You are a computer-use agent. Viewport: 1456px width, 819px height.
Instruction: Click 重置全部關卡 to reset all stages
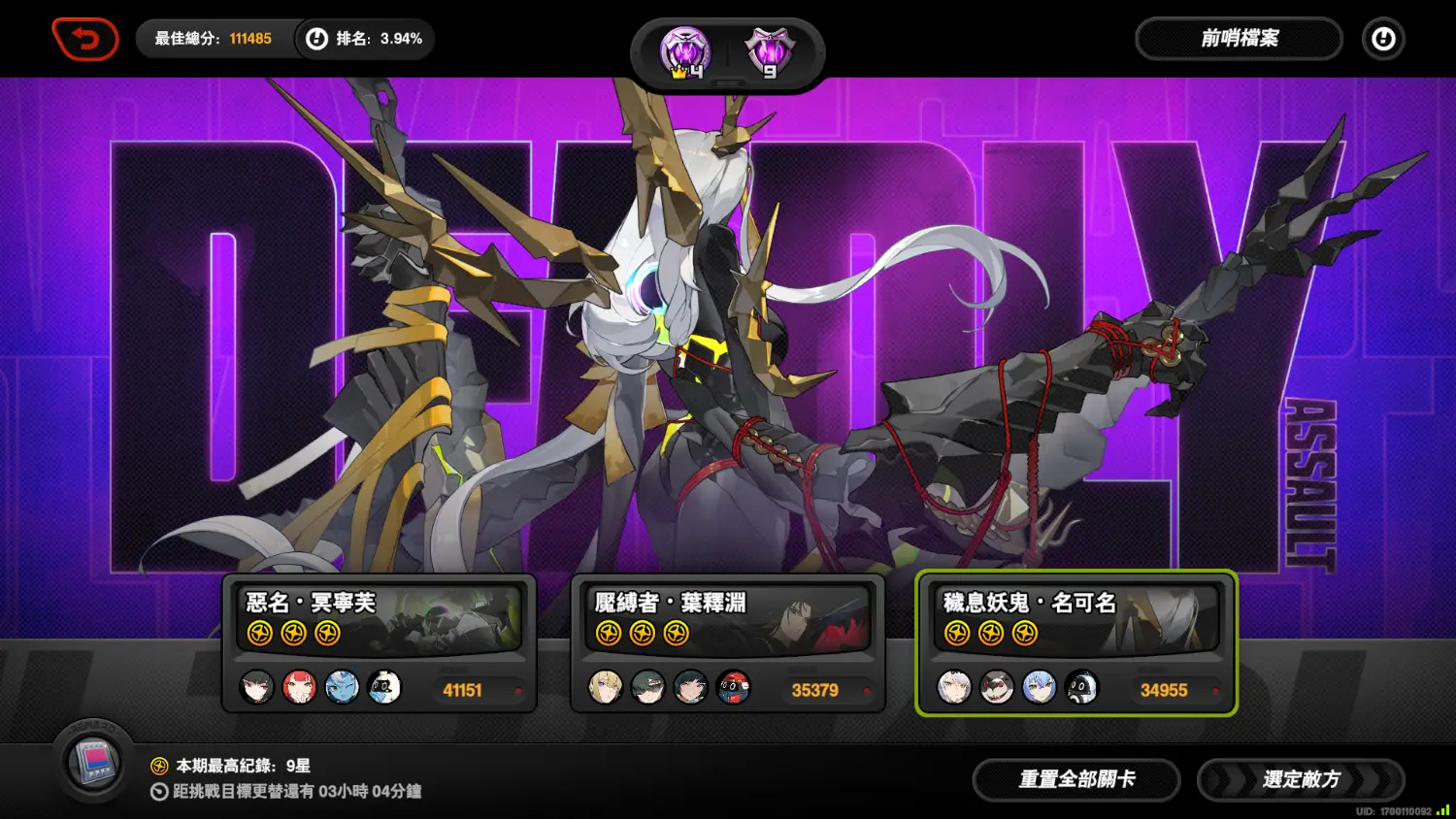[x=1076, y=779]
